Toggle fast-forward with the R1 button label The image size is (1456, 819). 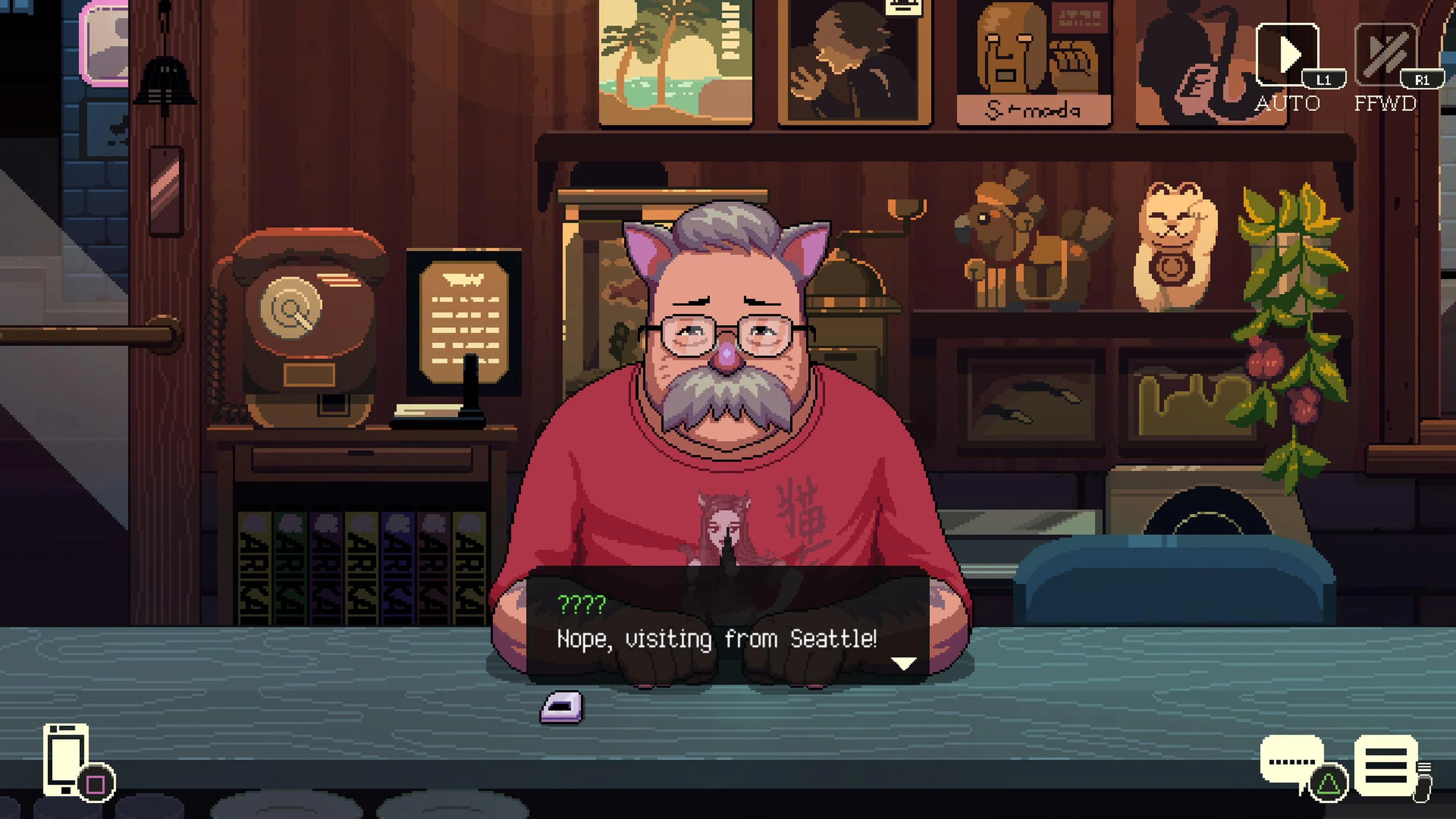1423,80
